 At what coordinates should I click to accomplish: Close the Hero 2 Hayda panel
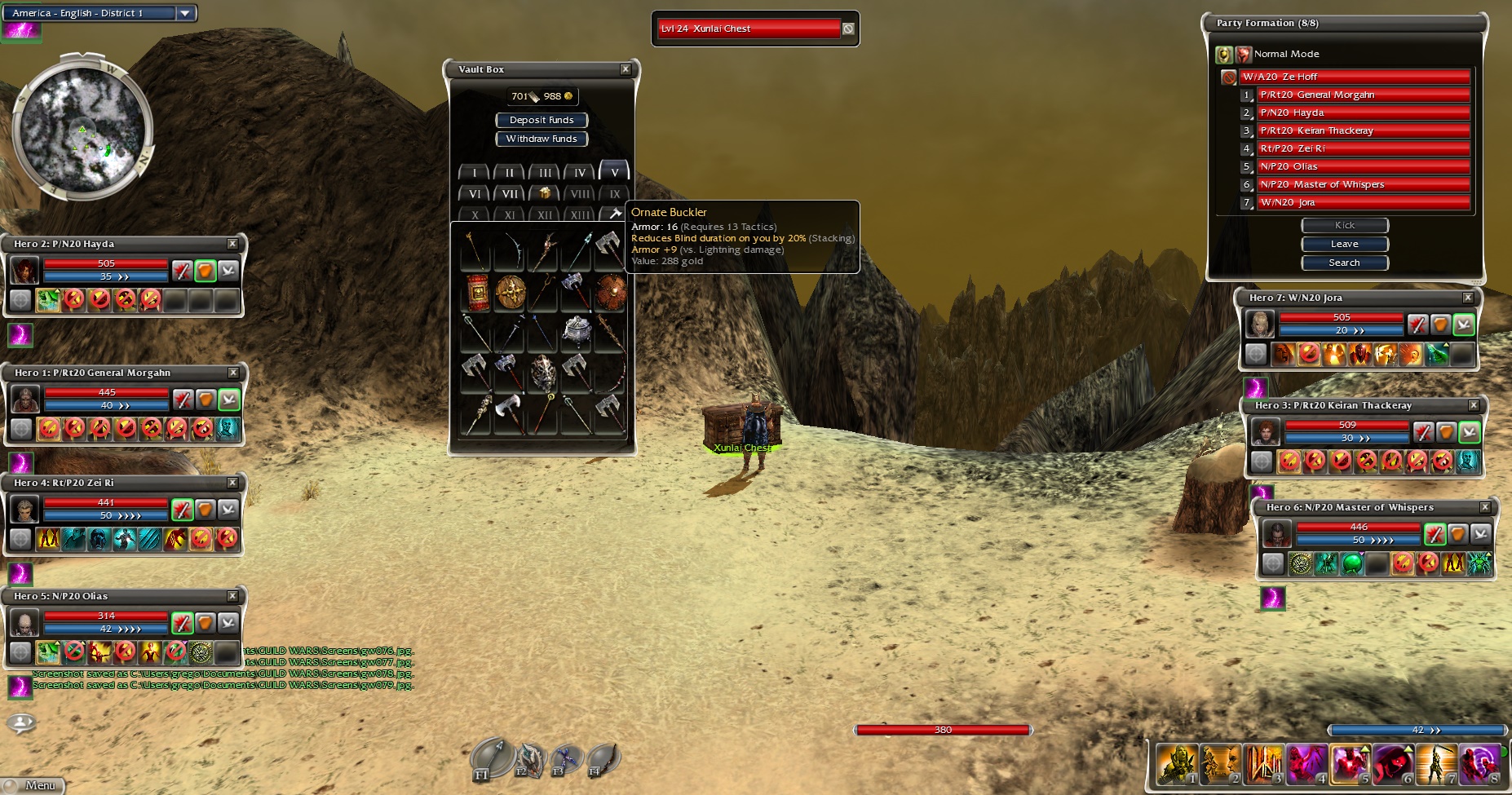[x=232, y=244]
